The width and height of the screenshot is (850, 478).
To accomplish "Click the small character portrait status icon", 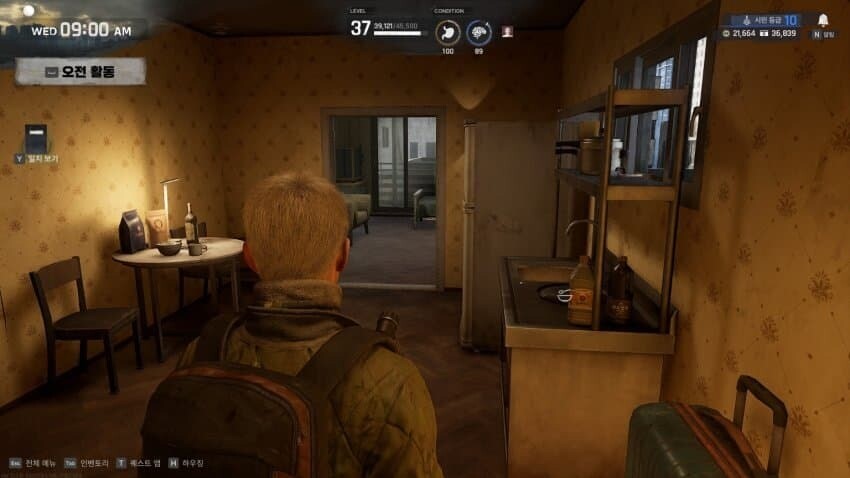I will [x=507, y=31].
